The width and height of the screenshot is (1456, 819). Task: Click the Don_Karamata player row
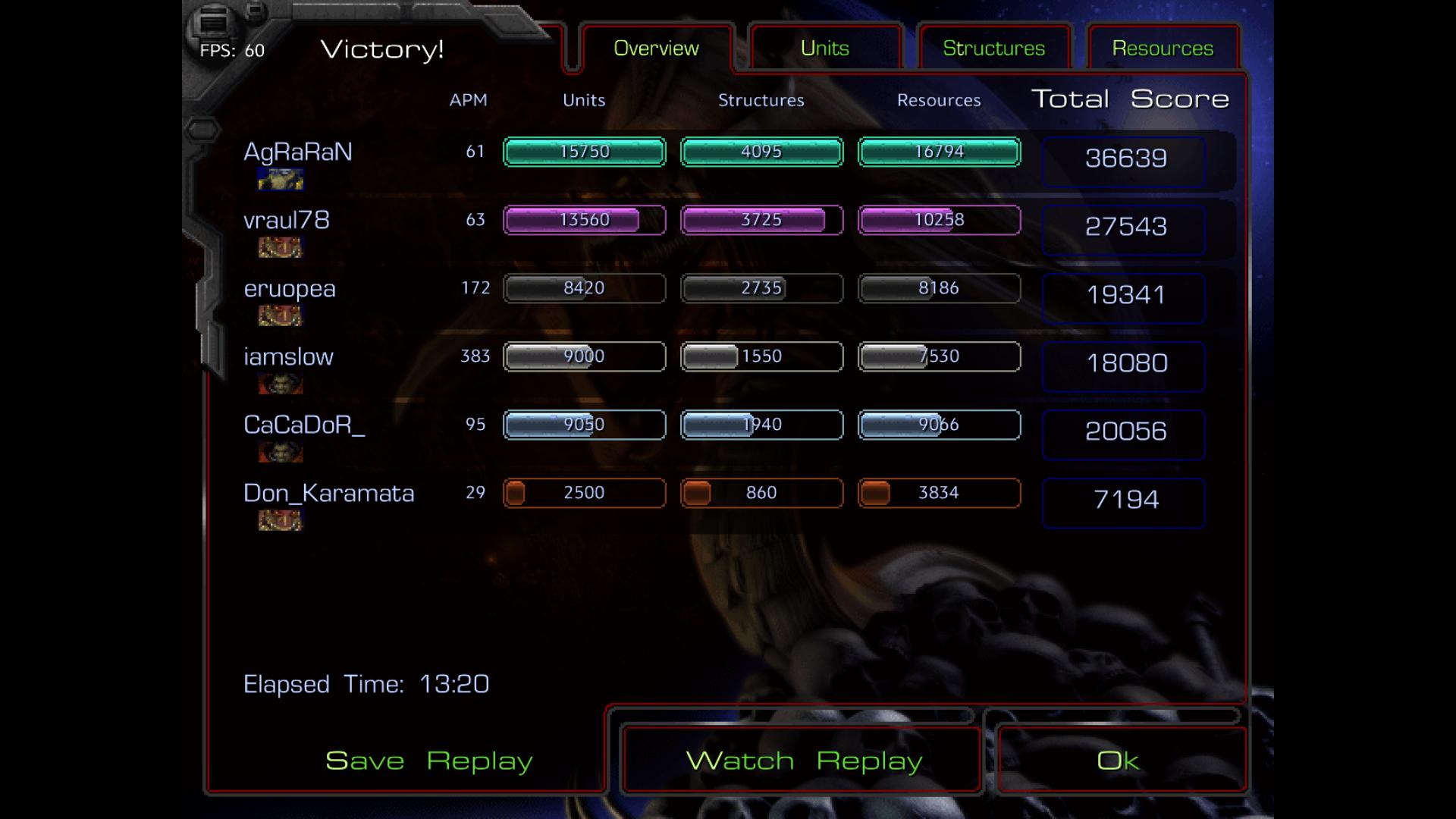tap(328, 494)
